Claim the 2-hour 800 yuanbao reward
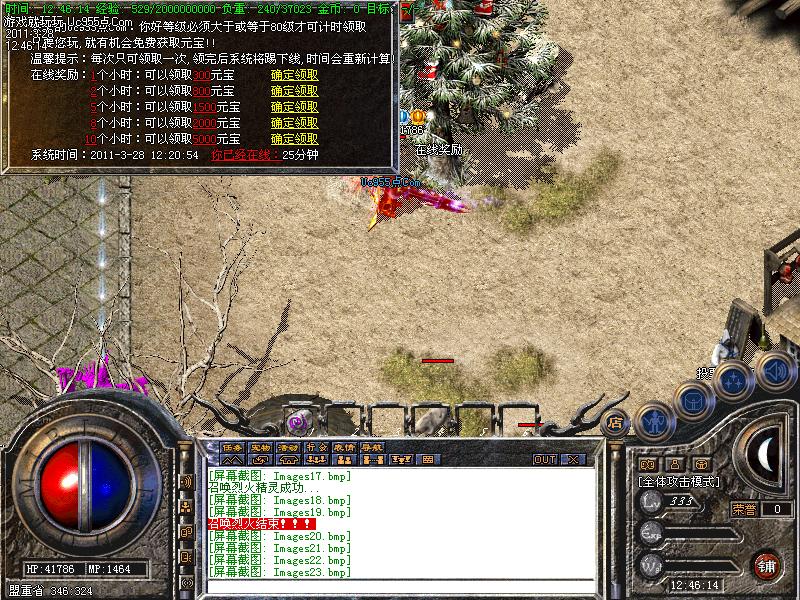This screenshot has height=600, width=800. click(x=294, y=91)
